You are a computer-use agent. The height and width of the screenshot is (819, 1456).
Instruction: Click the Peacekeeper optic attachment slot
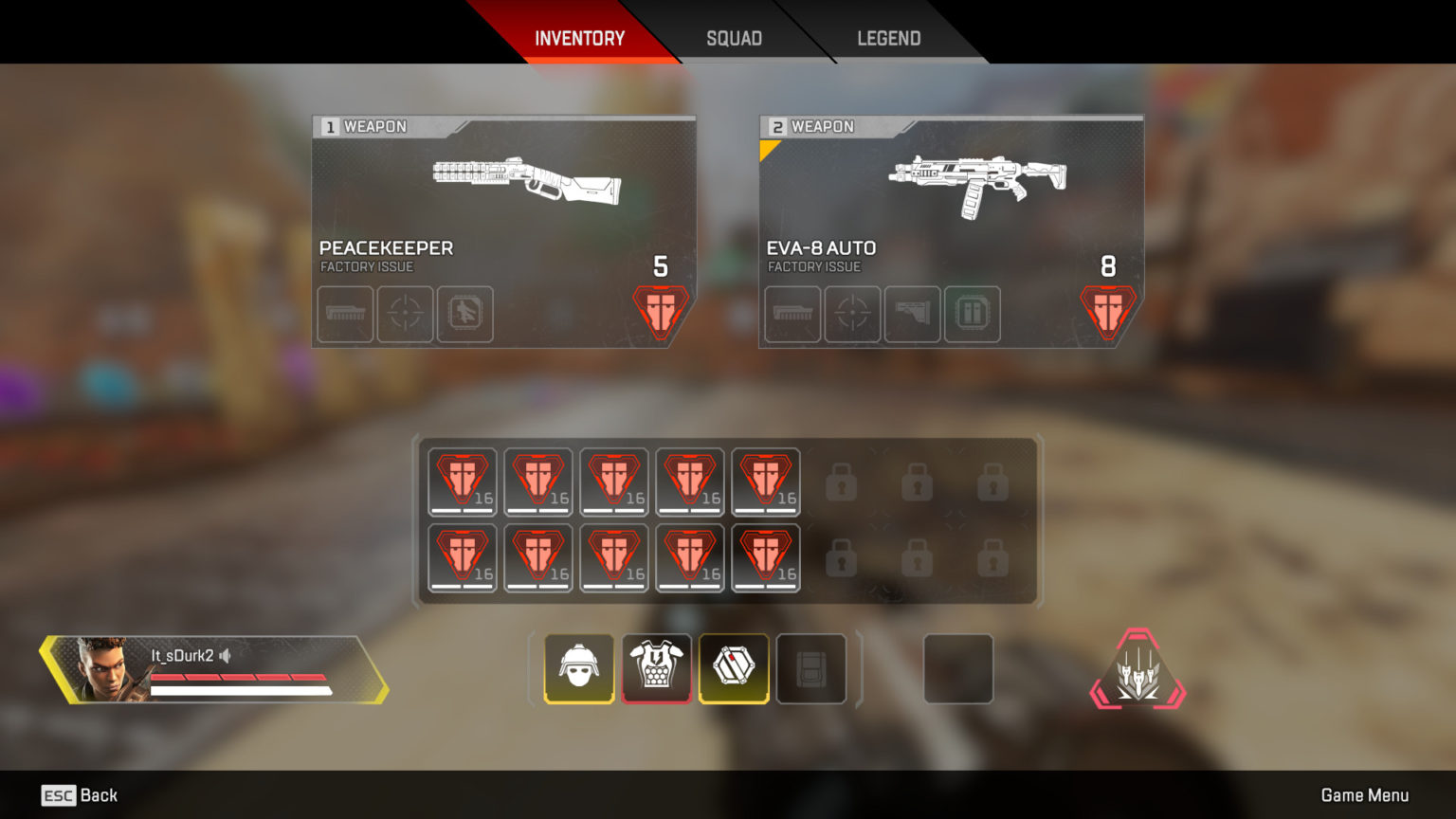(x=405, y=315)
